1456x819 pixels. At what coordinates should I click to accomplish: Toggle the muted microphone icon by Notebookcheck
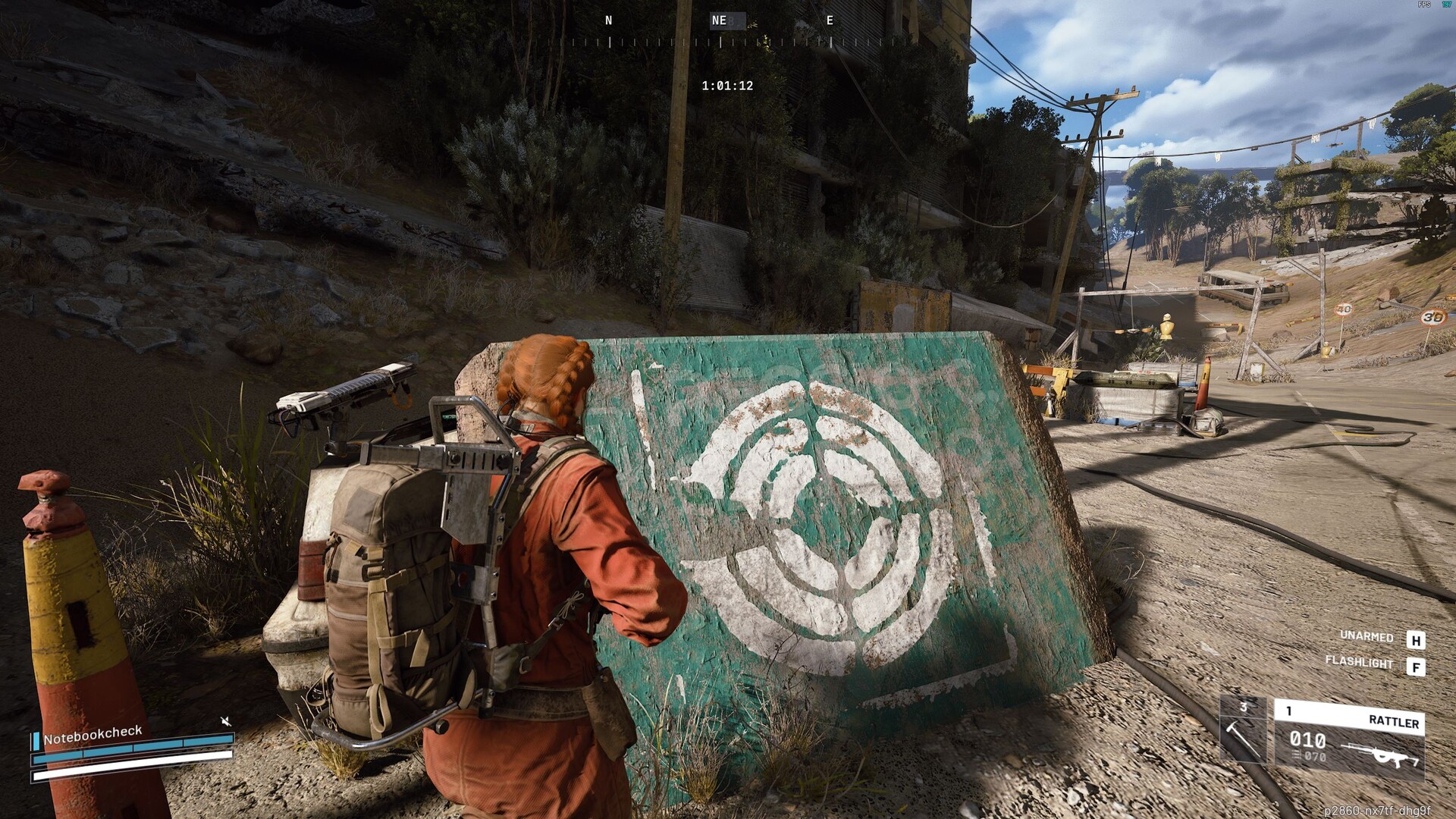tap(225, 720)
